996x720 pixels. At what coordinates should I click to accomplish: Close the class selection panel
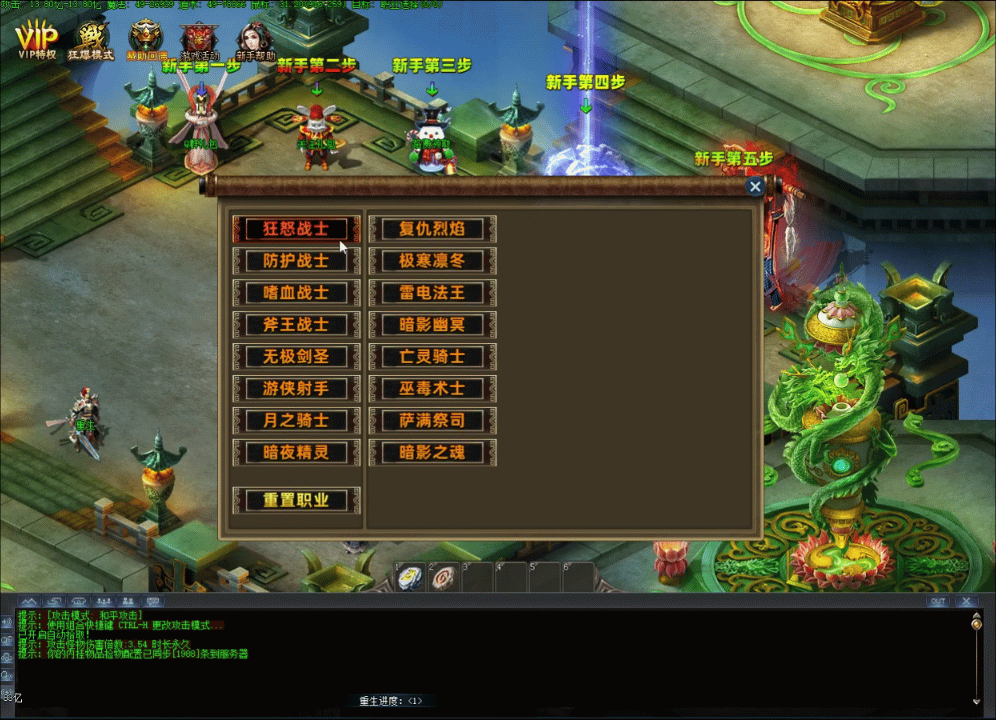click(x=756, y=186)
